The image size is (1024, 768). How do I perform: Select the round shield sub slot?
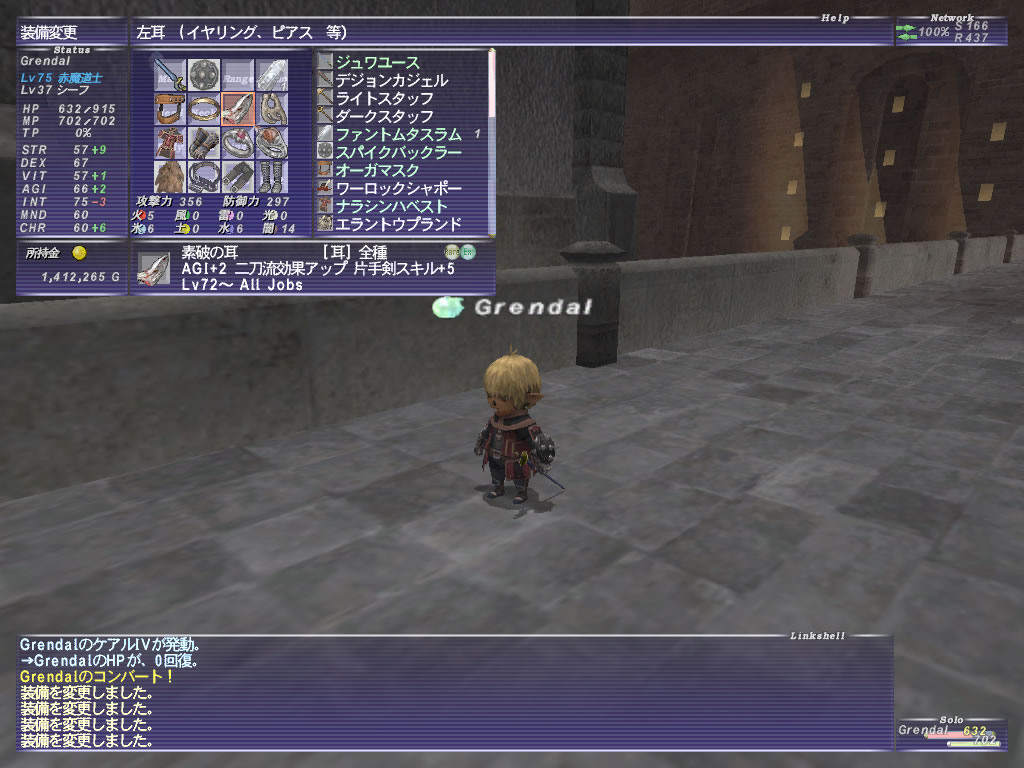[204, 74]
